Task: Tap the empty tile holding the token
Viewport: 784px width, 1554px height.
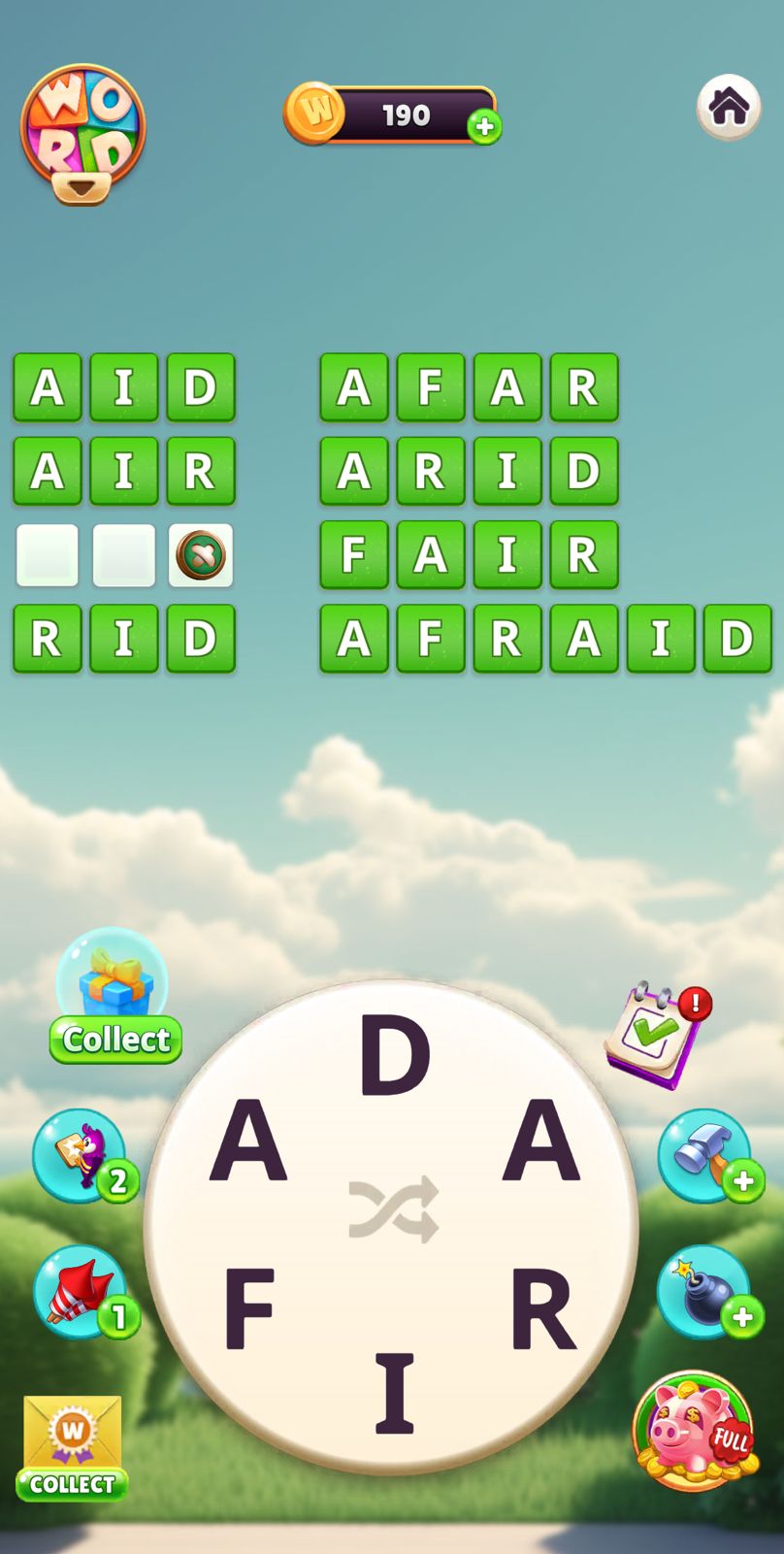Action: [201, 555]
